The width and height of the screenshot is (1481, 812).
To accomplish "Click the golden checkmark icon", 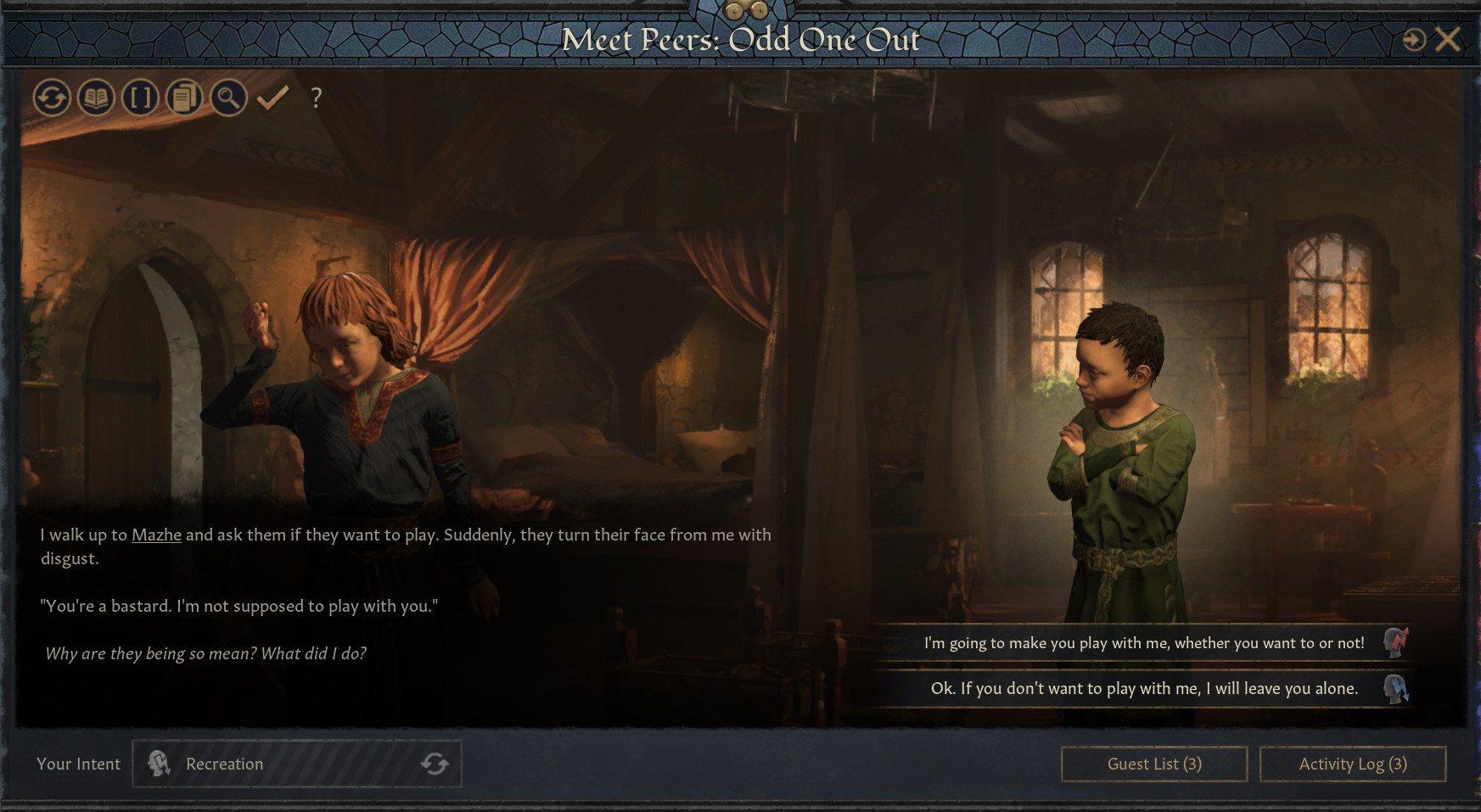I will 273,98.
